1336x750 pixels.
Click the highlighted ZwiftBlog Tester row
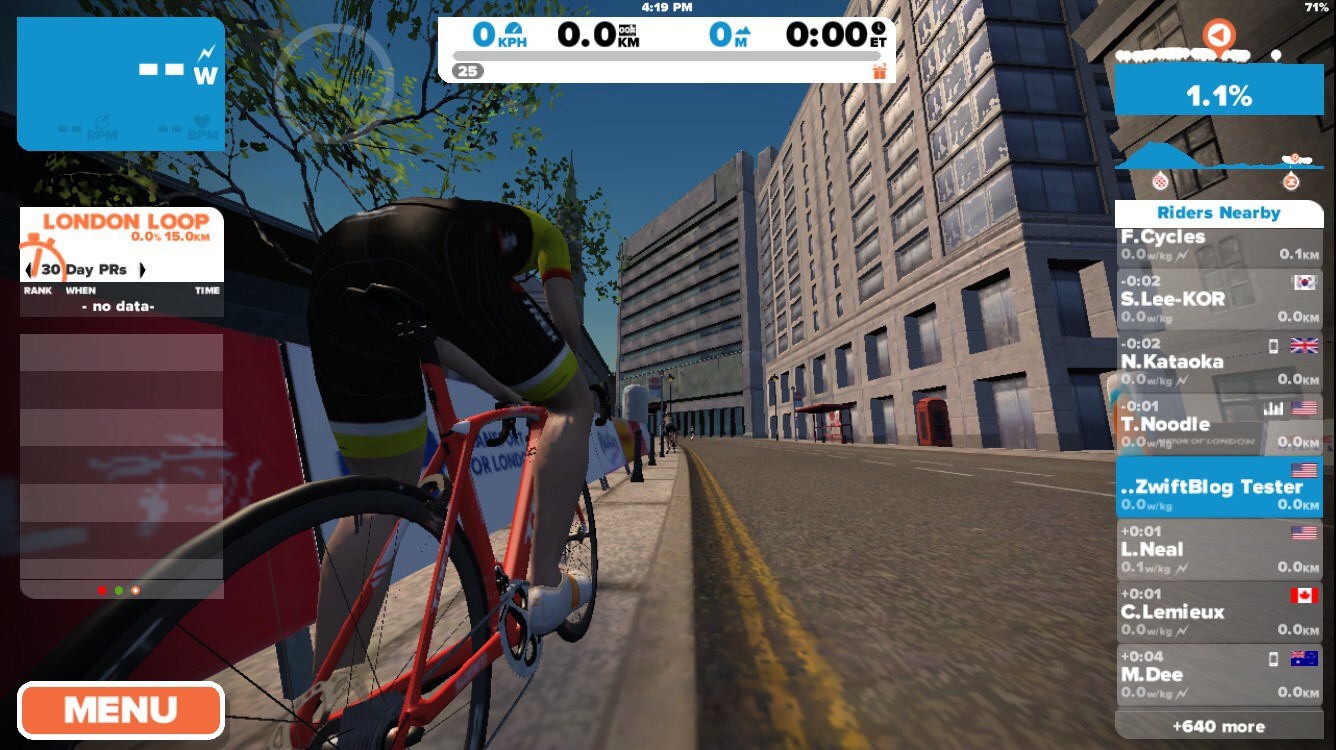point(1218,487)
